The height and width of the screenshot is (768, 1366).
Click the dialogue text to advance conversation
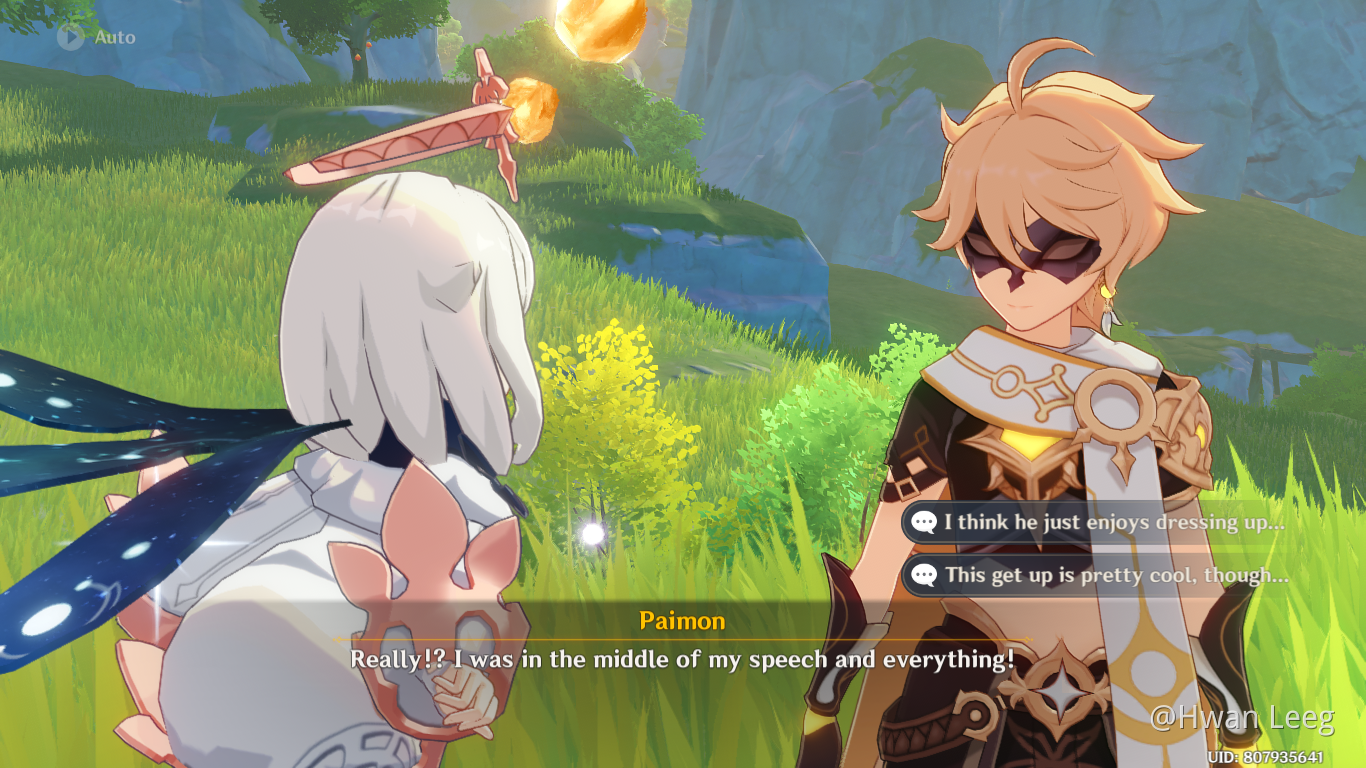pos(683,660)
